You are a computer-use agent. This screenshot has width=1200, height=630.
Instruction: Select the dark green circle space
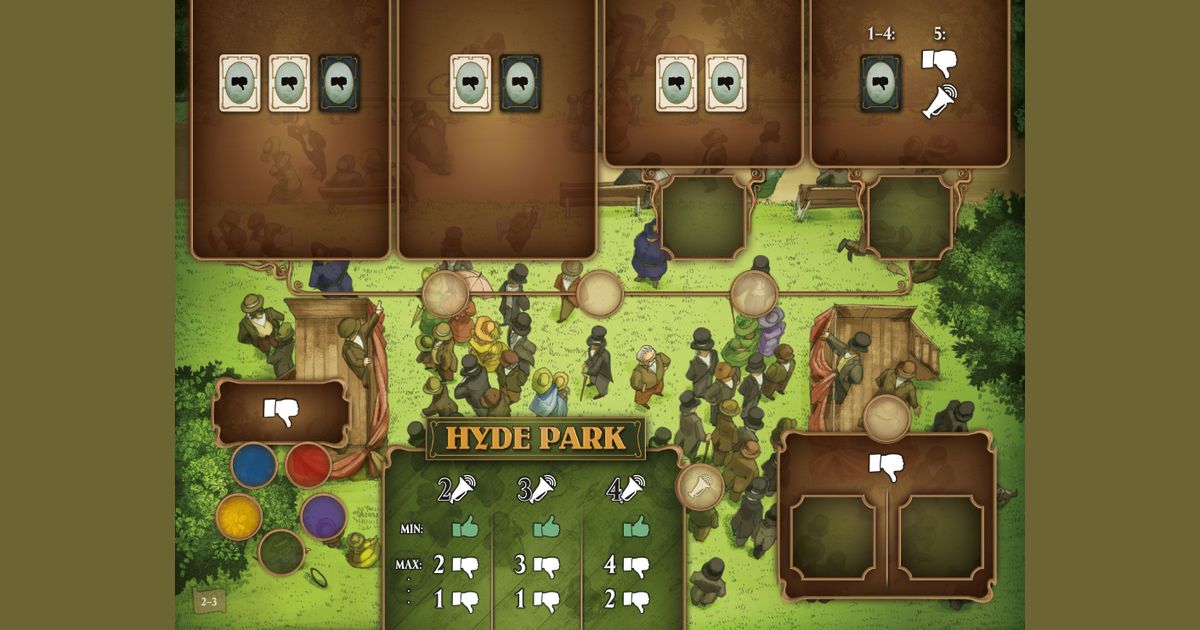281,551
